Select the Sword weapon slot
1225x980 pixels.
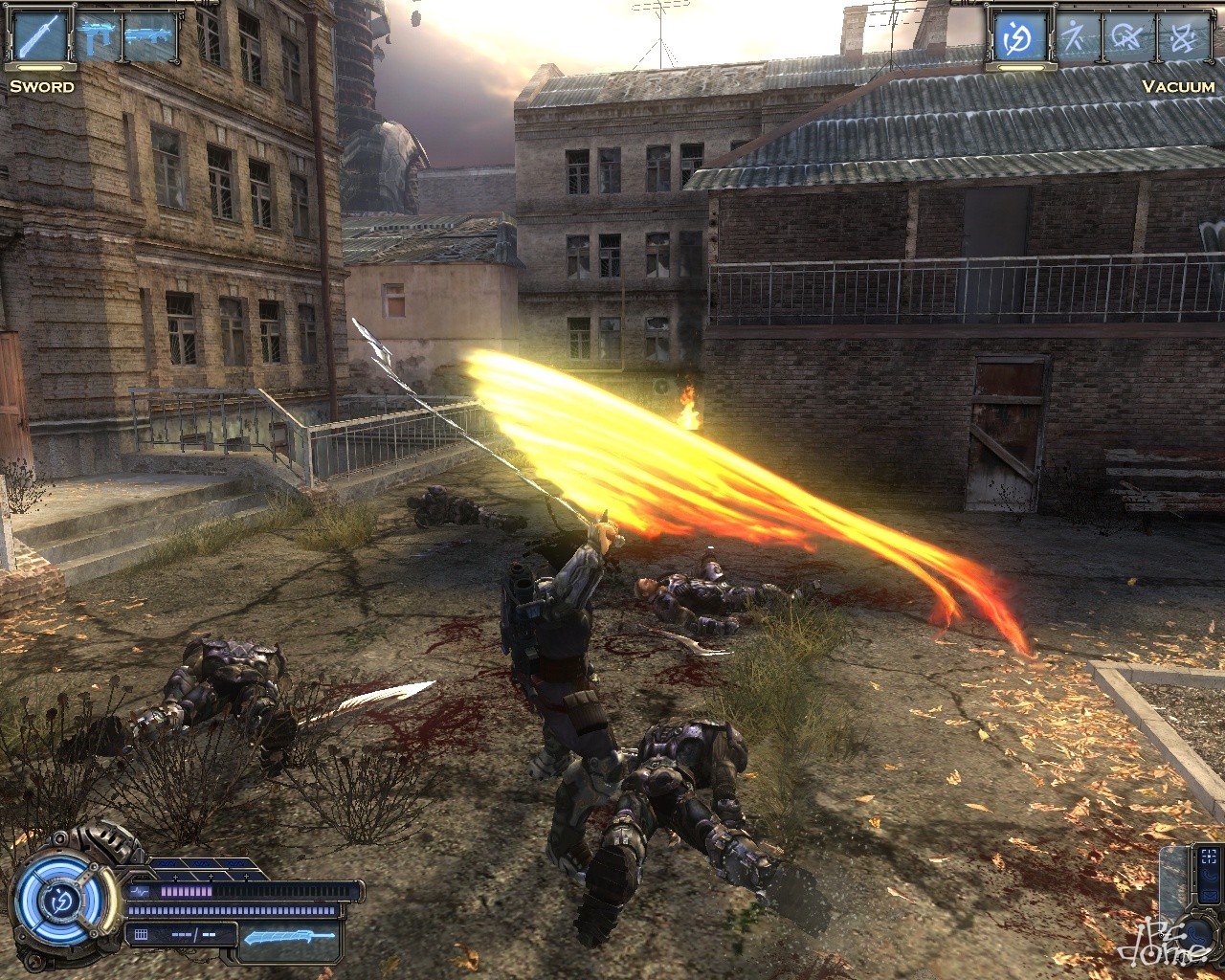[40, 38]
